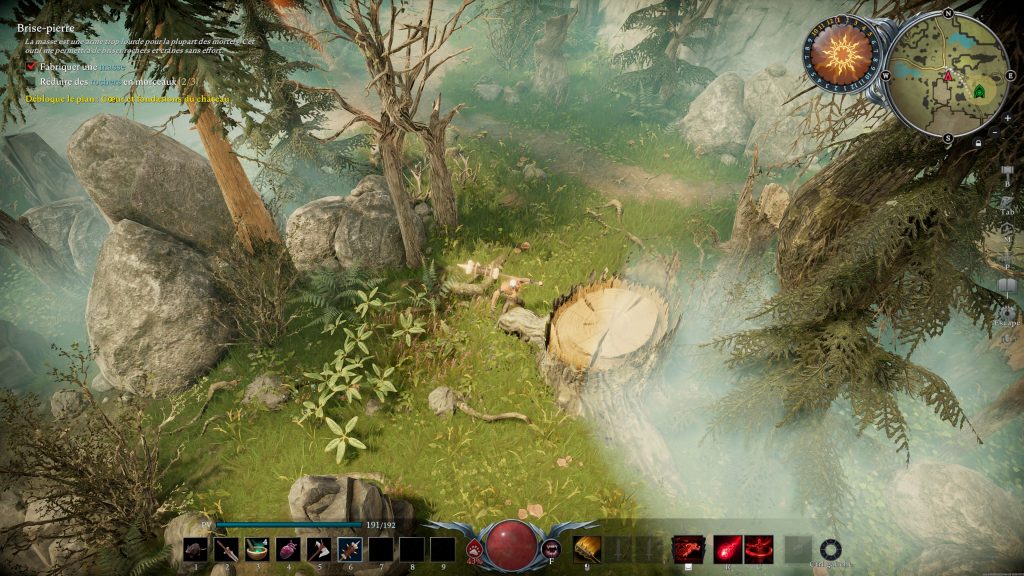Use the green bowl item in the hotbar
Screen dimensions: 1024x576
pyautogui.click(x=258, y=549)
